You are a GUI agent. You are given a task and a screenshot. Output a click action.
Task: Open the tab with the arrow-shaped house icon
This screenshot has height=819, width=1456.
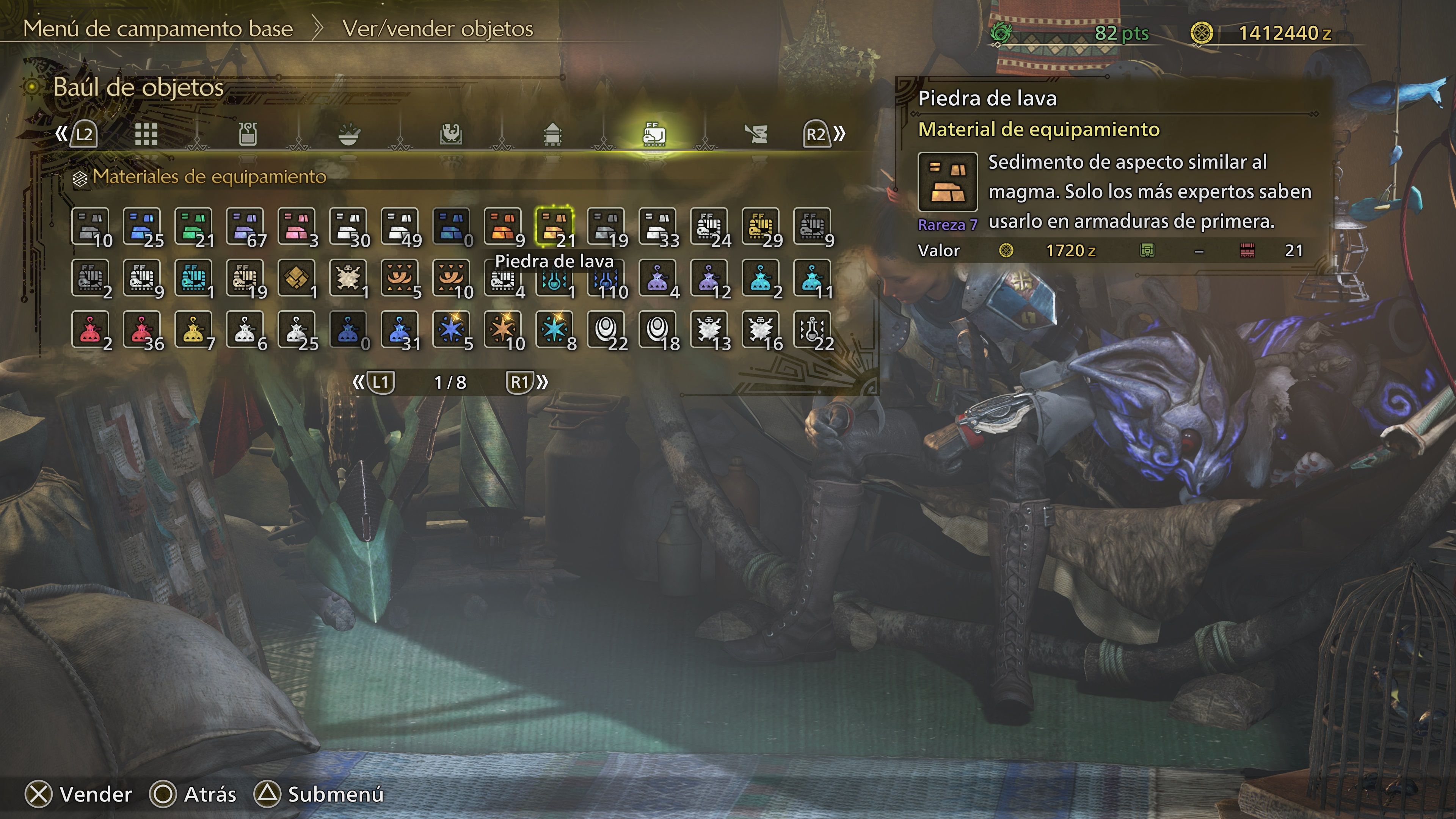point(552,135)
